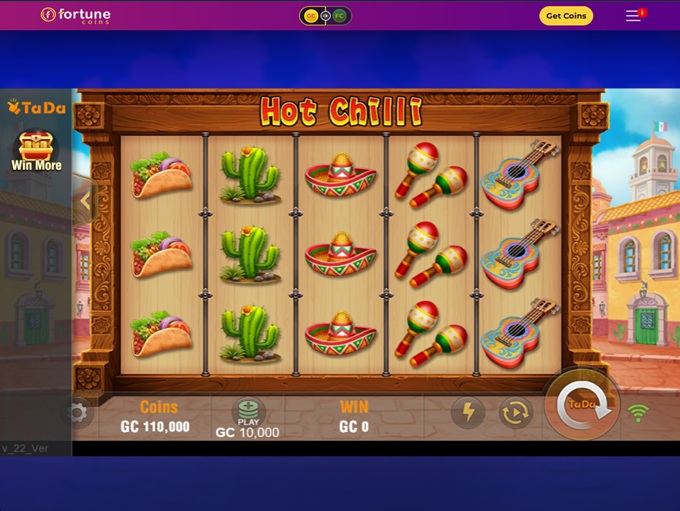This screenshot has width=680, height=511.
Task: Go to the Fortune Coins home logo
Action: [76, 15]
